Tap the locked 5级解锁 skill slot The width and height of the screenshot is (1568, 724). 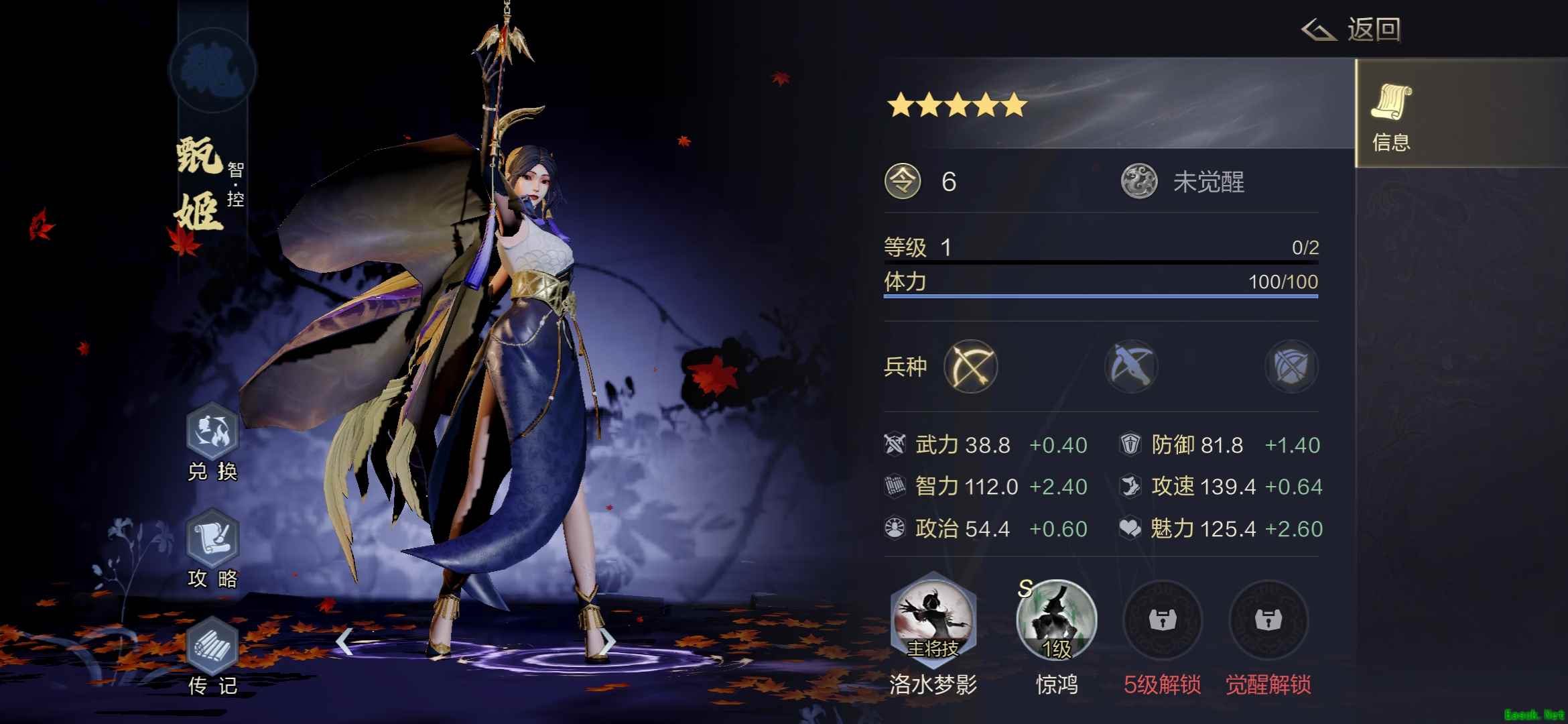click(1163, 620)
